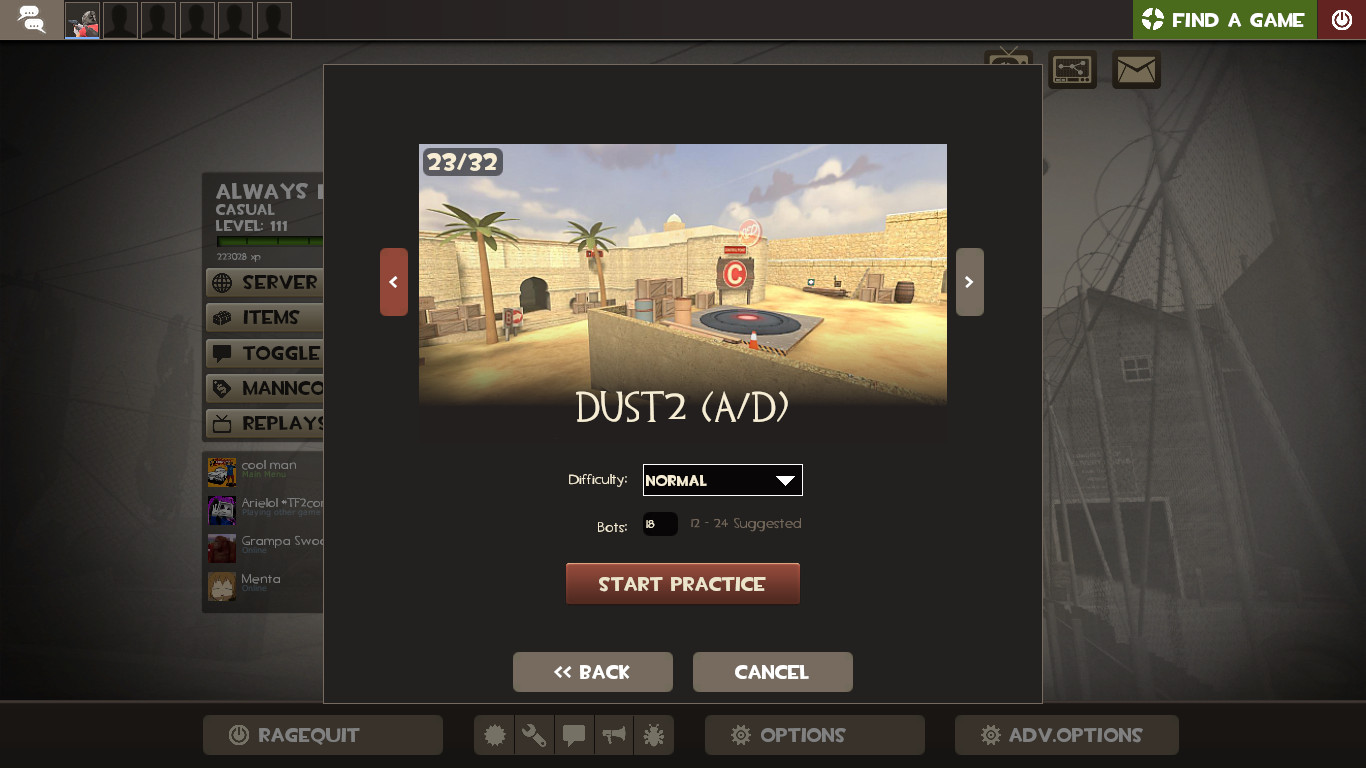Report a bug using the bug icon

654,734
